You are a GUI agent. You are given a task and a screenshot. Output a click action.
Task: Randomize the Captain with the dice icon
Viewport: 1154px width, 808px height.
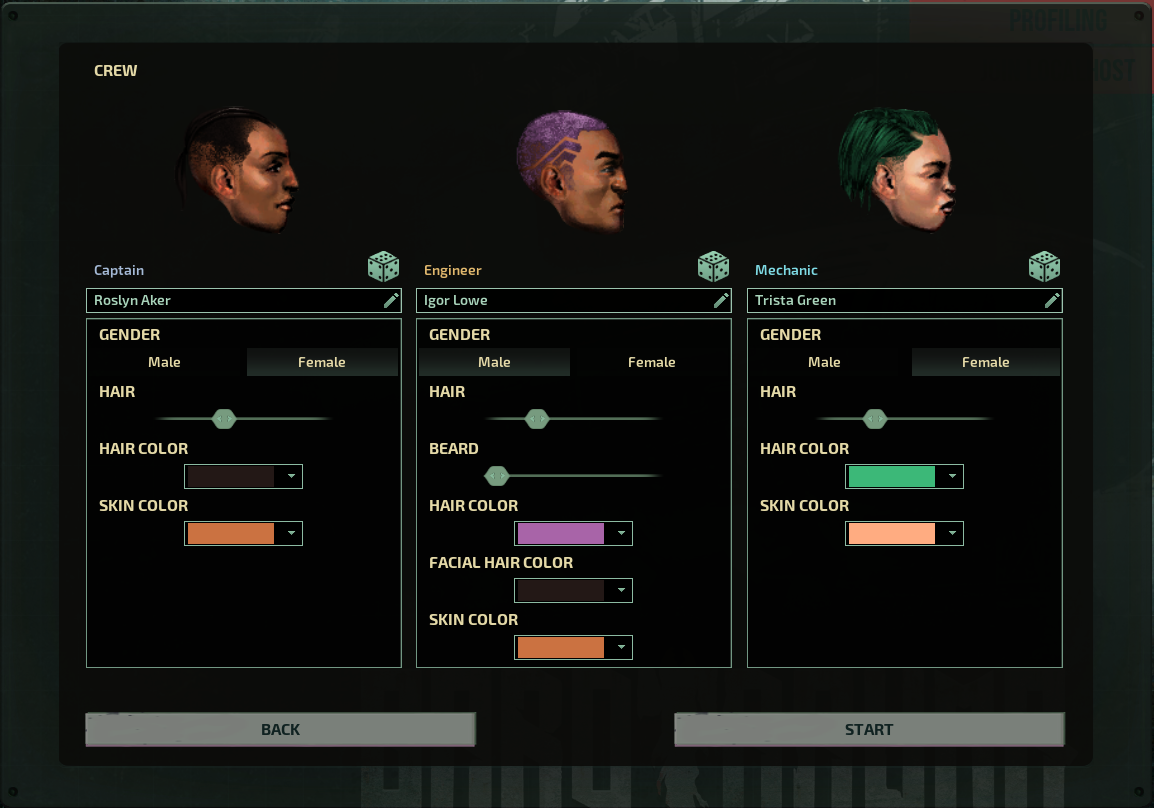coord(383,267)
